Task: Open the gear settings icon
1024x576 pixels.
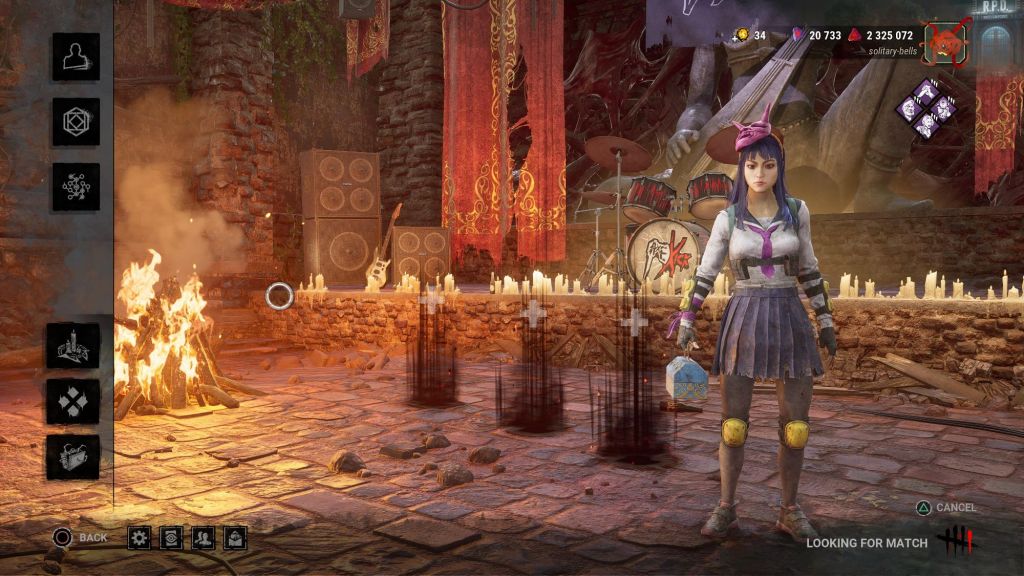Action: (139, 538)
